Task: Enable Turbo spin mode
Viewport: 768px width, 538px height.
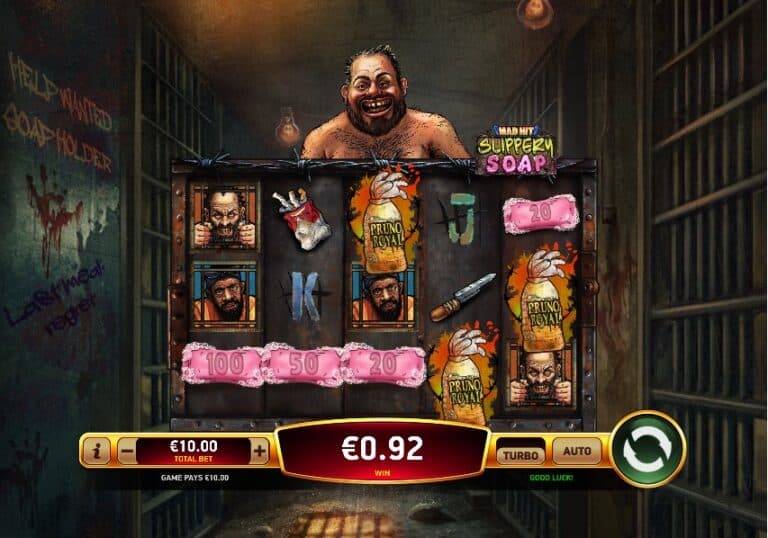Action: [522, 452]
